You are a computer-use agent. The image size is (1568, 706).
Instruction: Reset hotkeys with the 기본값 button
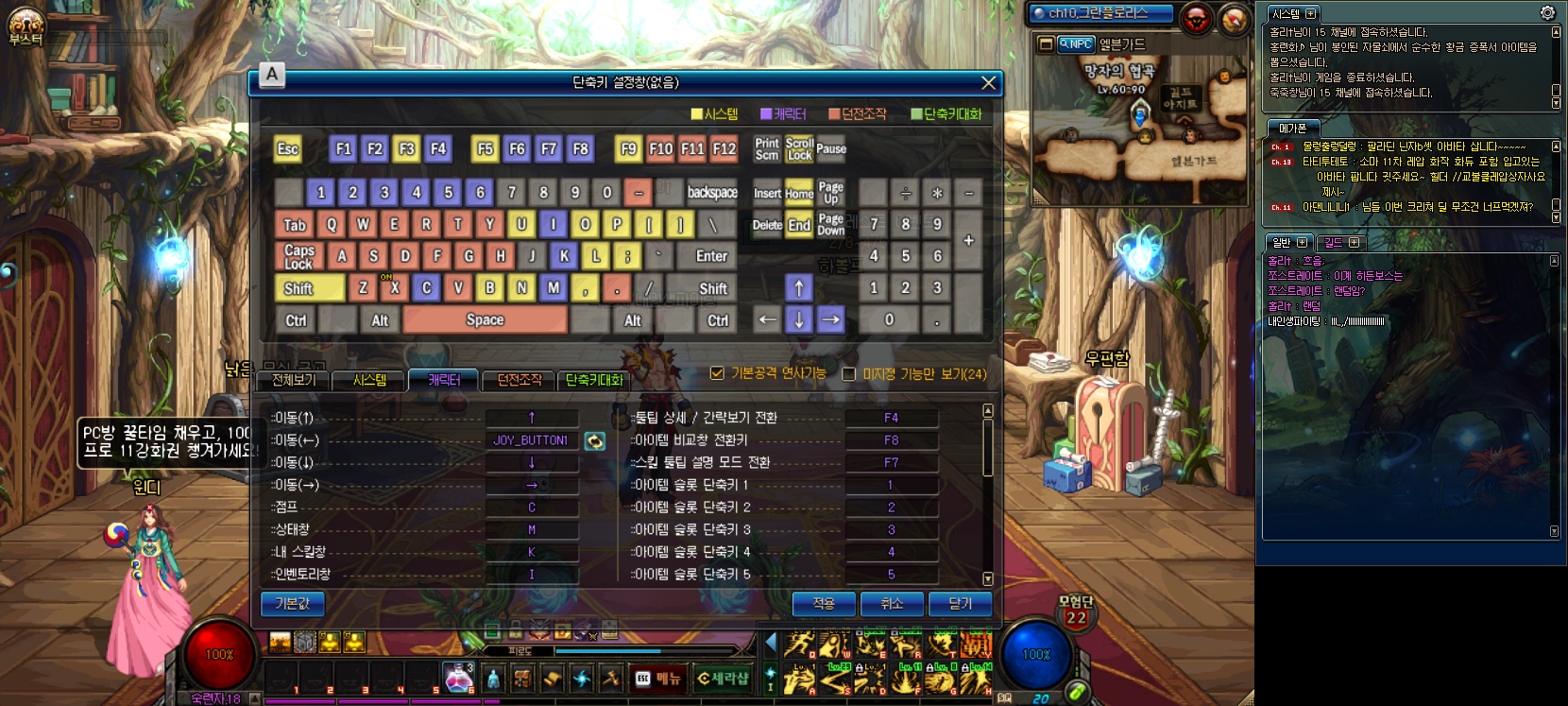coord(292,604)
